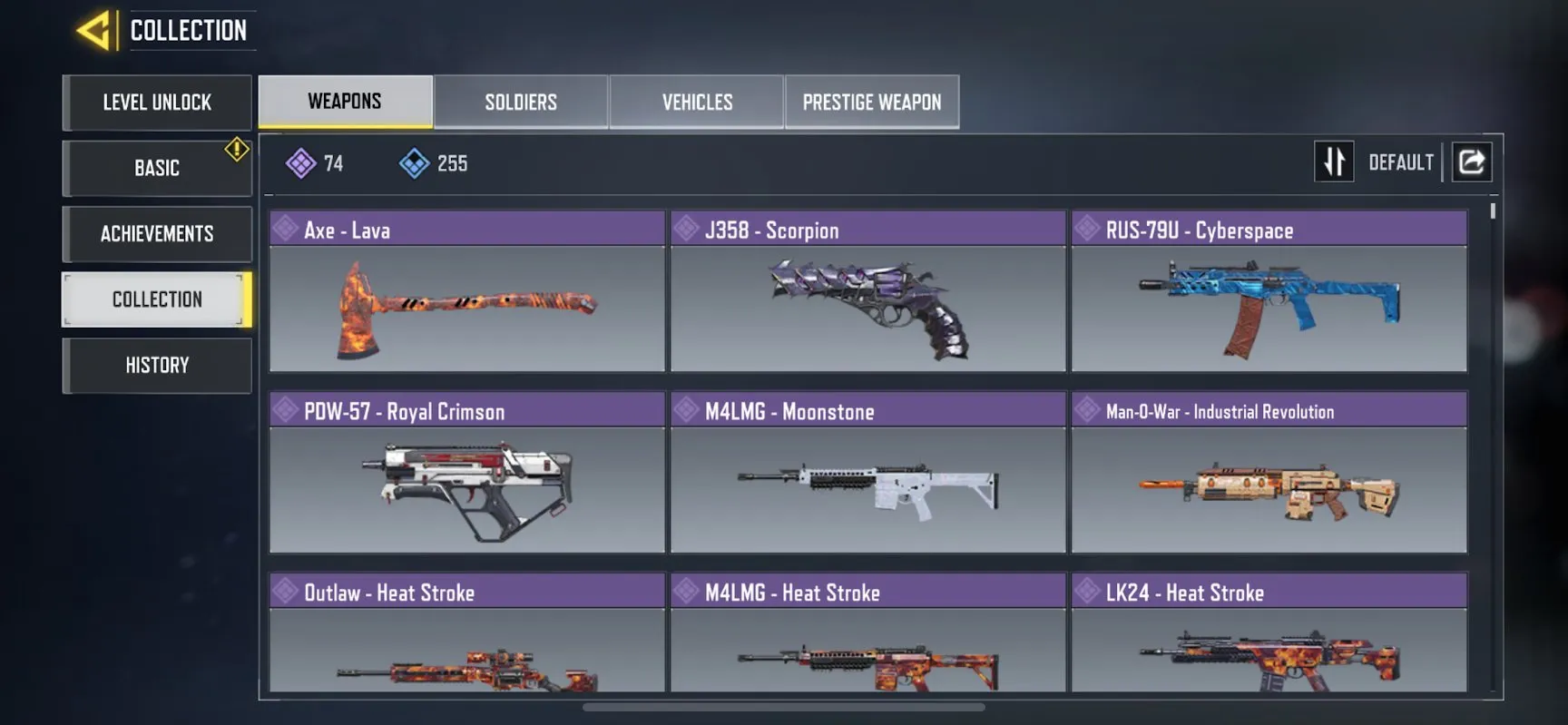
Task: Open the Default sort dropdown
Action: (1400, 162)
